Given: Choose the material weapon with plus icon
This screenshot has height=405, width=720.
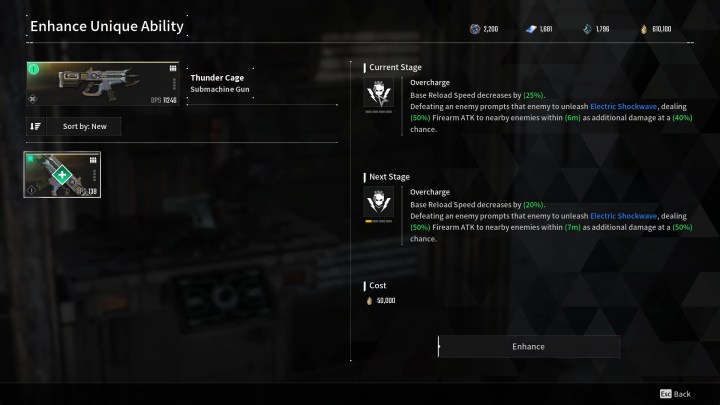Looking at the screenshot, I should click(62, 174).
